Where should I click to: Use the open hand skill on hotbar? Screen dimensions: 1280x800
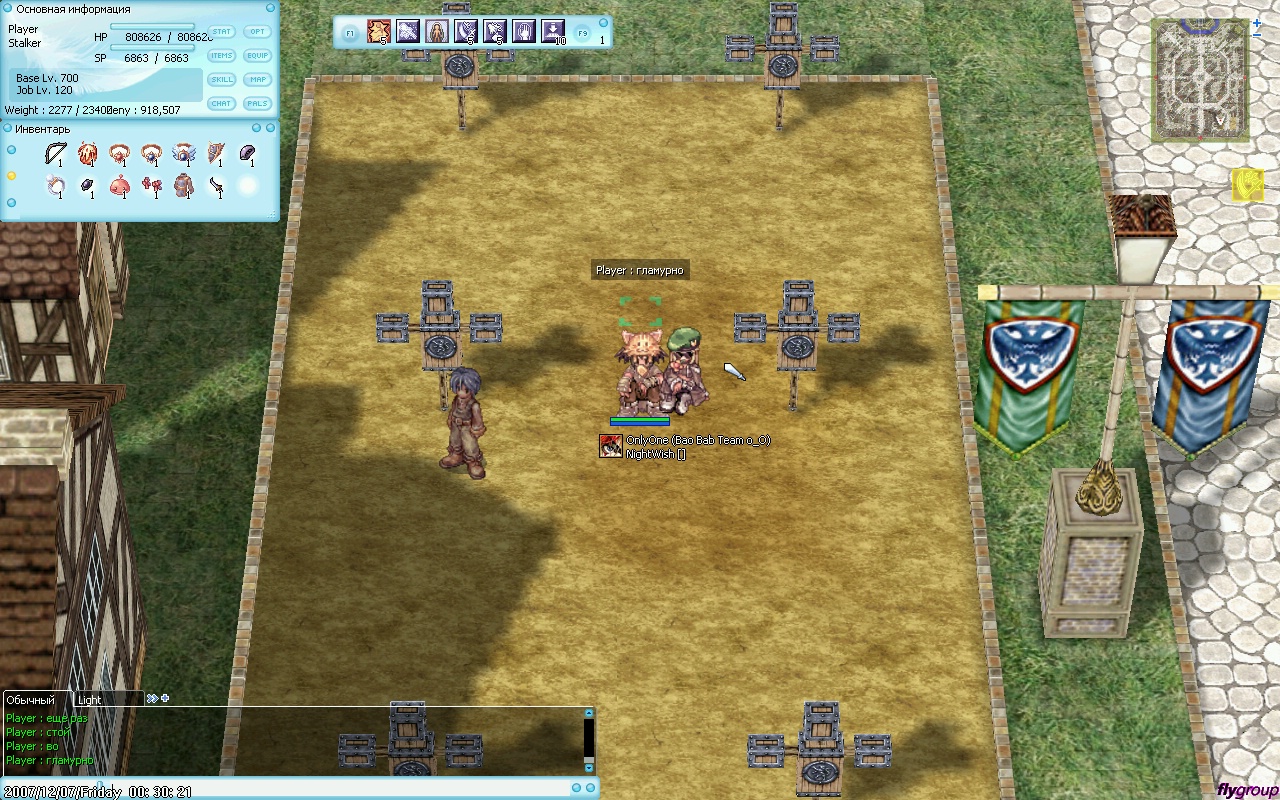(x=524, y=32)
